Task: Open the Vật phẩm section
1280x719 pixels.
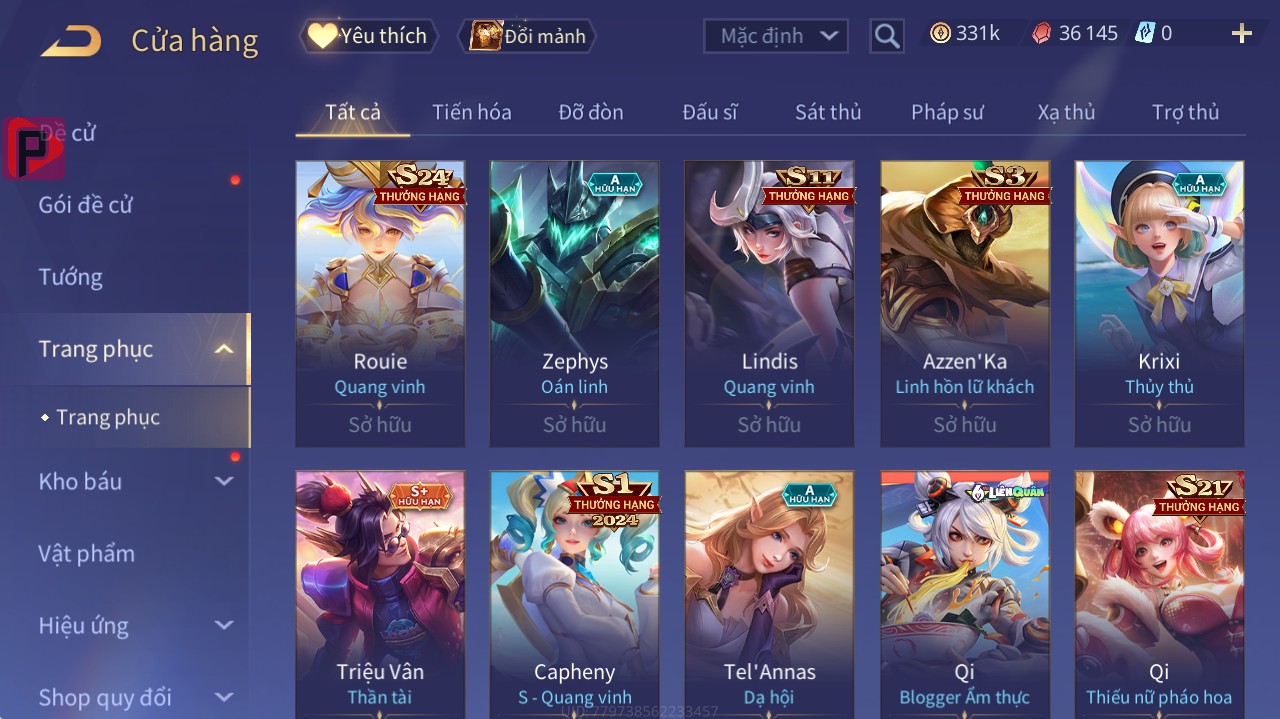Action: click(87, 553)
